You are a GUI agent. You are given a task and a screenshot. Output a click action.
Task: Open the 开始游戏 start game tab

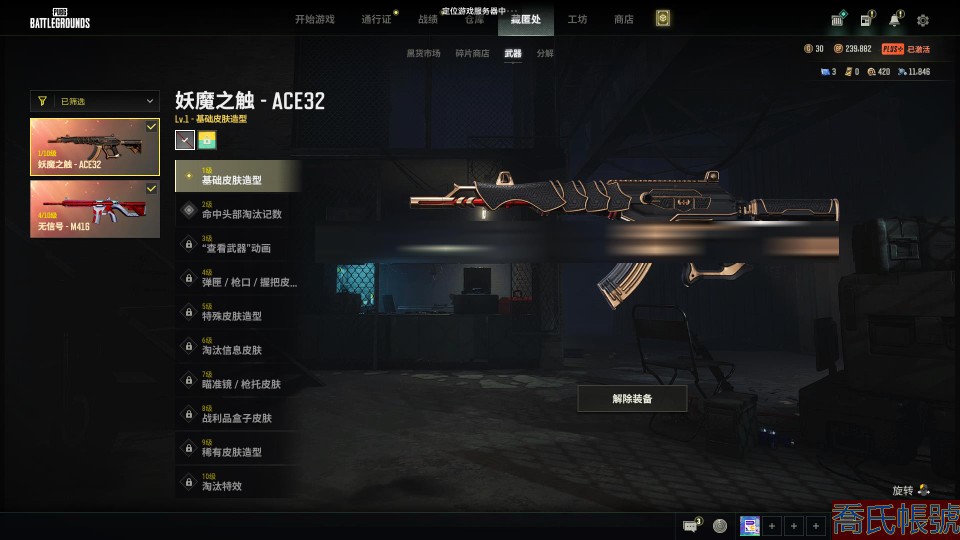(x=314, y=20)
